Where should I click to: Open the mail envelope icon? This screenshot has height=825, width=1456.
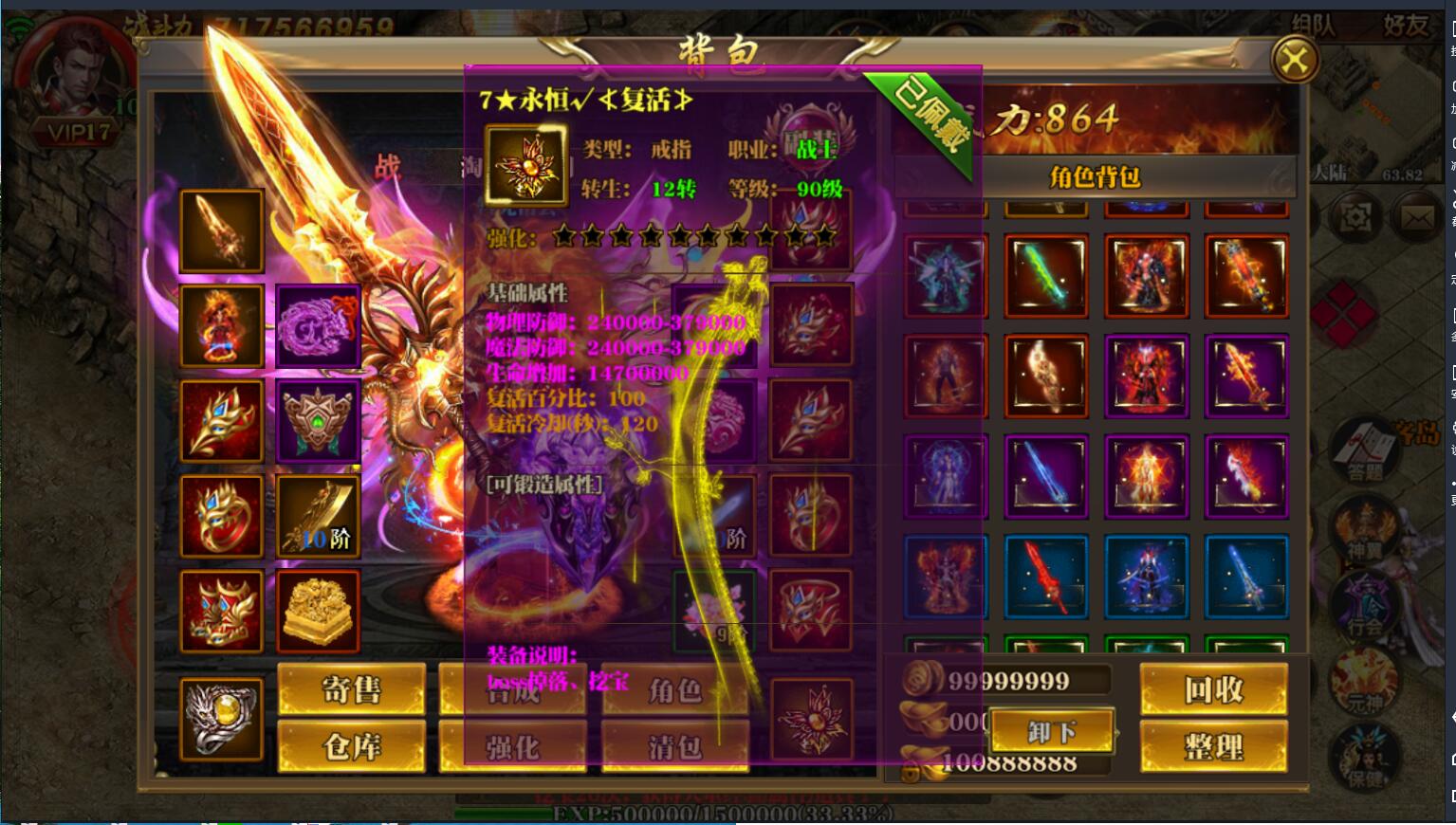(1417, 219)
